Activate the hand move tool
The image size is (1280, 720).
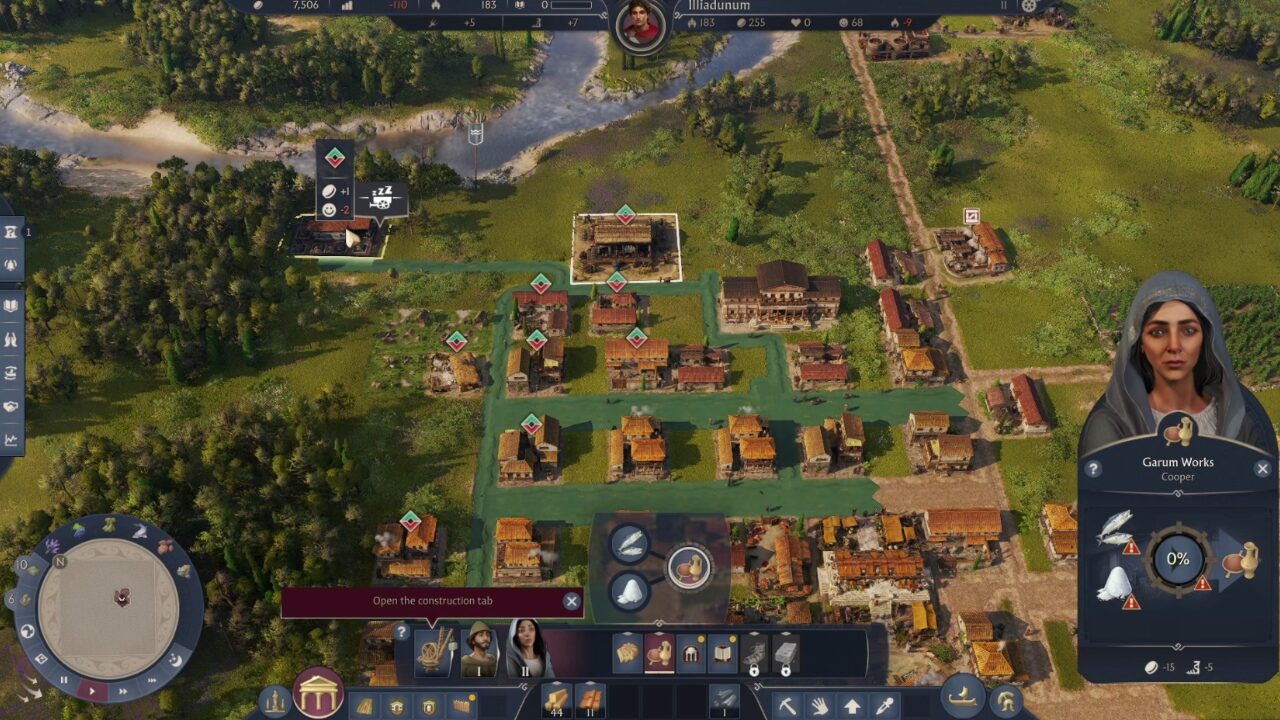point(820,705)
